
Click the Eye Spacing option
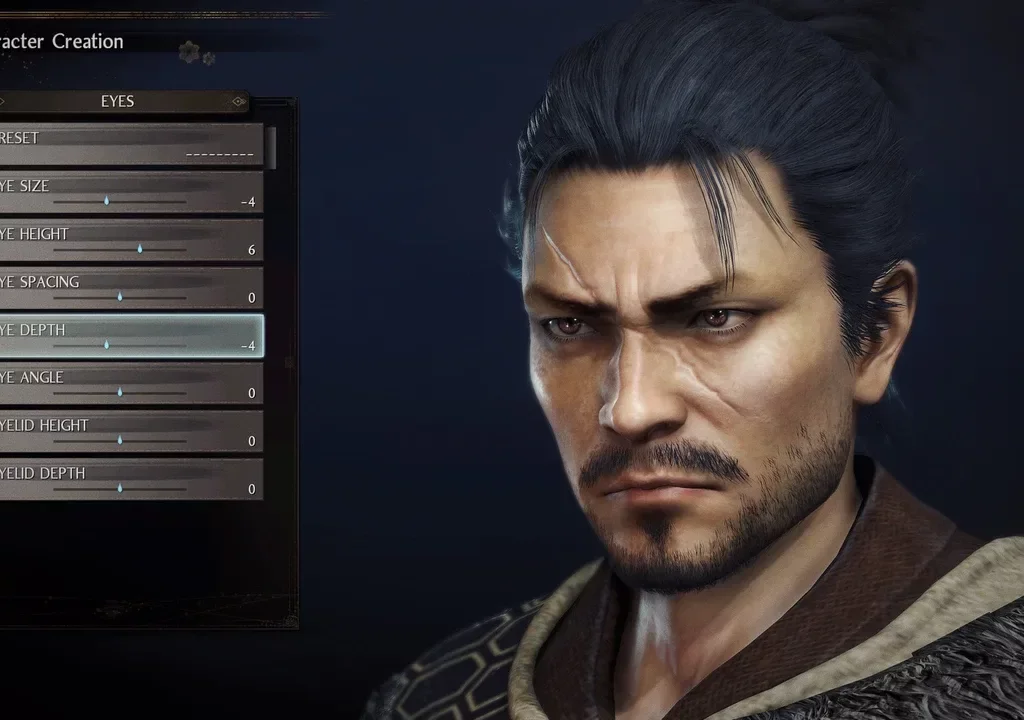(x=130, y=288)
